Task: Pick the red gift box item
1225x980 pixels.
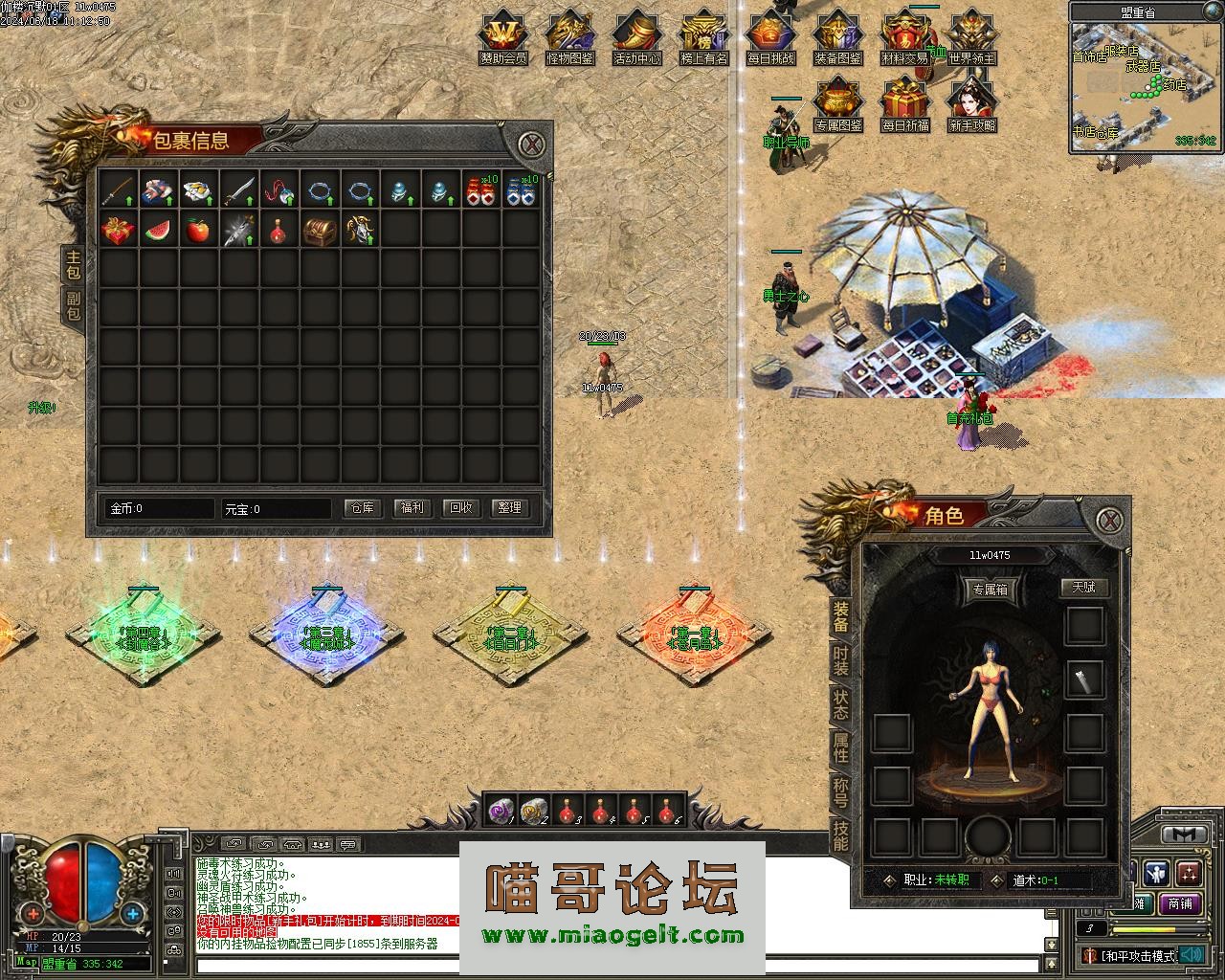Action: pos(119,231)
